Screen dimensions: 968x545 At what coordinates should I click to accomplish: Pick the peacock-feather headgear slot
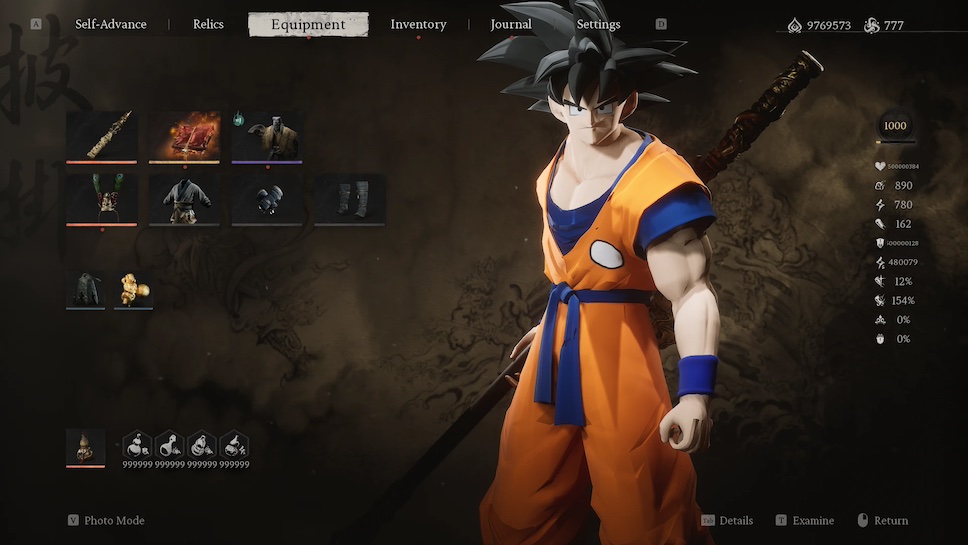[x=101, y=200]
